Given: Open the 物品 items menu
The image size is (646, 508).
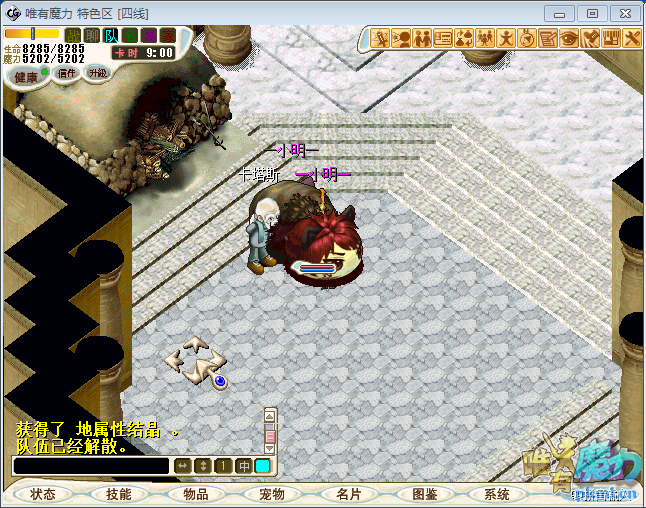Looking at the screenshot, I should [x=196, y=494].
